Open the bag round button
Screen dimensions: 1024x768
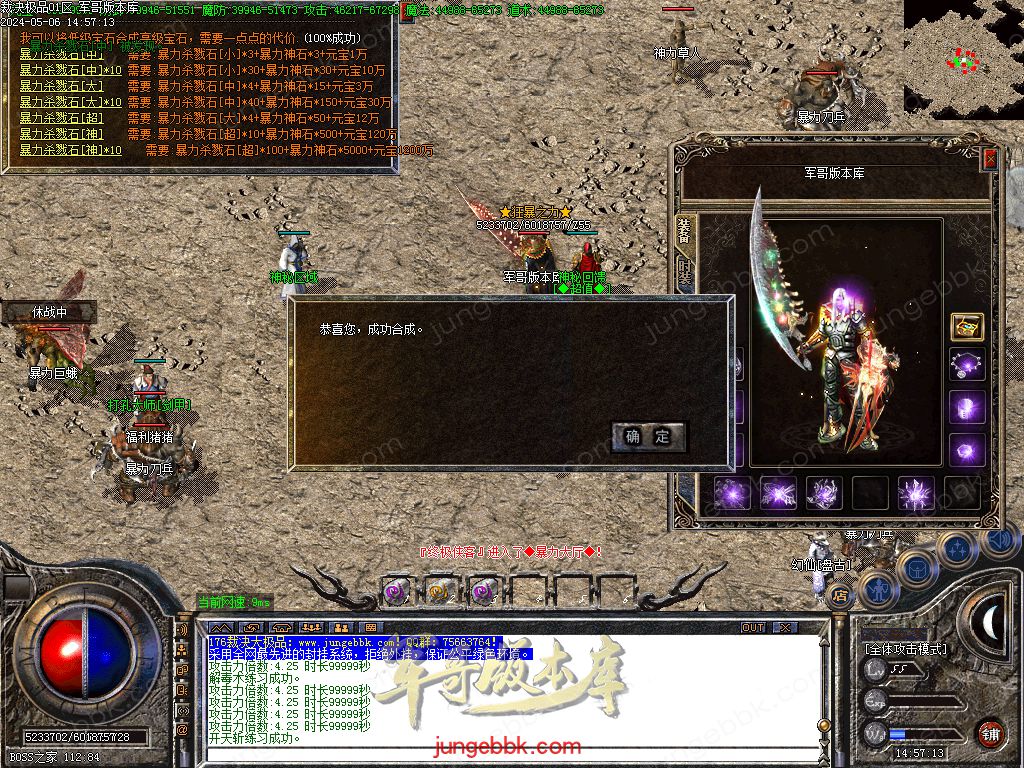[916, 567]
